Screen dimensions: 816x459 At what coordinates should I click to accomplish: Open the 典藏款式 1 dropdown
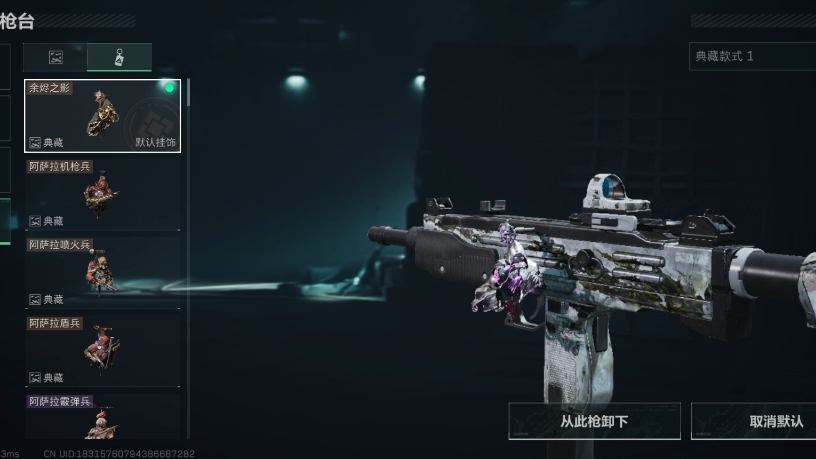coord(752,56)
